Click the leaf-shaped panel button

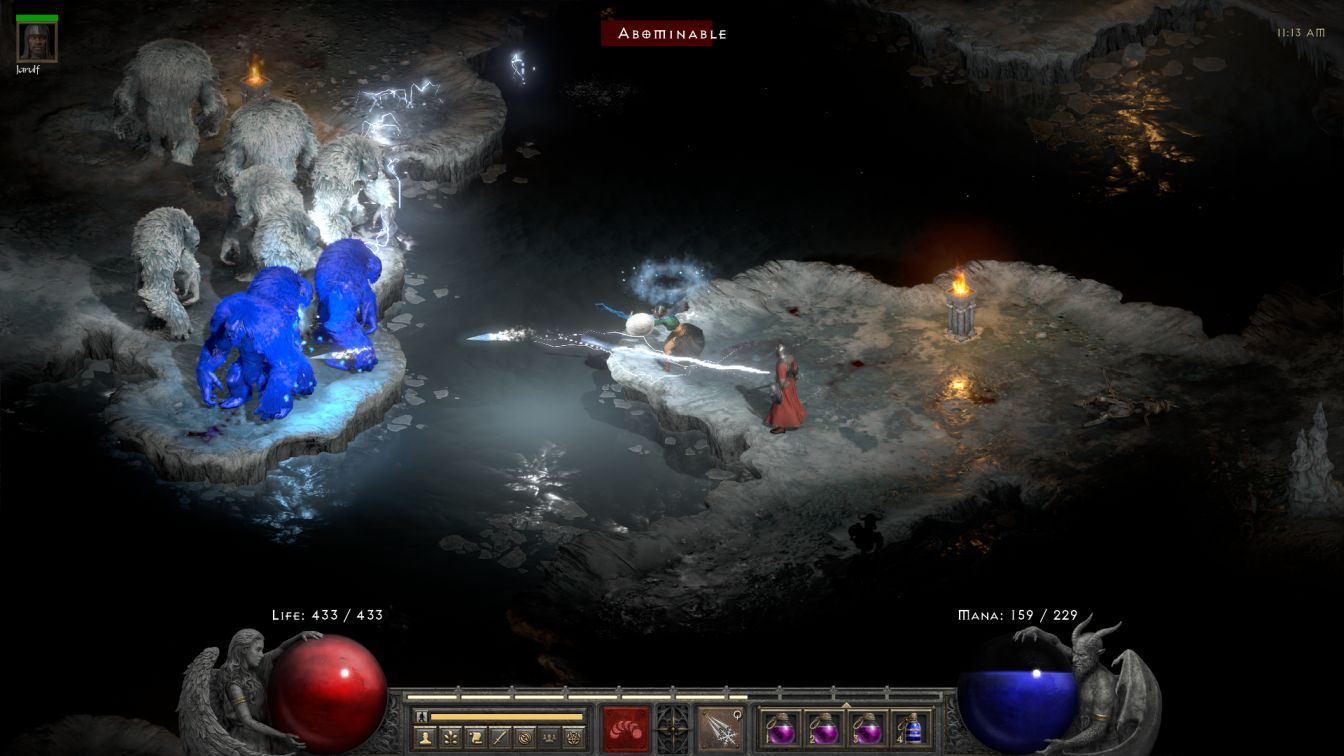tap(451, 737)
